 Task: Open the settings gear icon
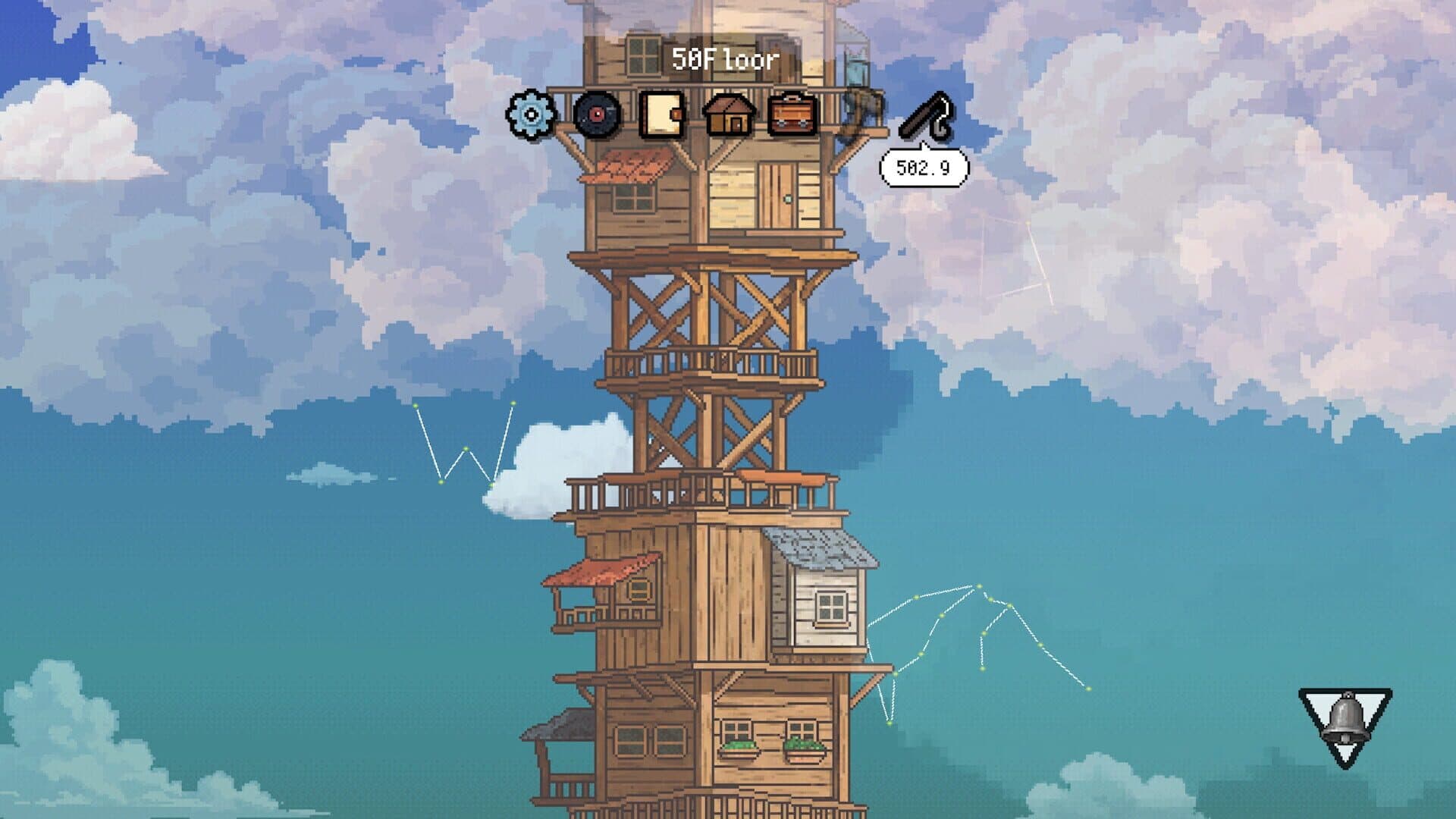[x=531, y=115]
